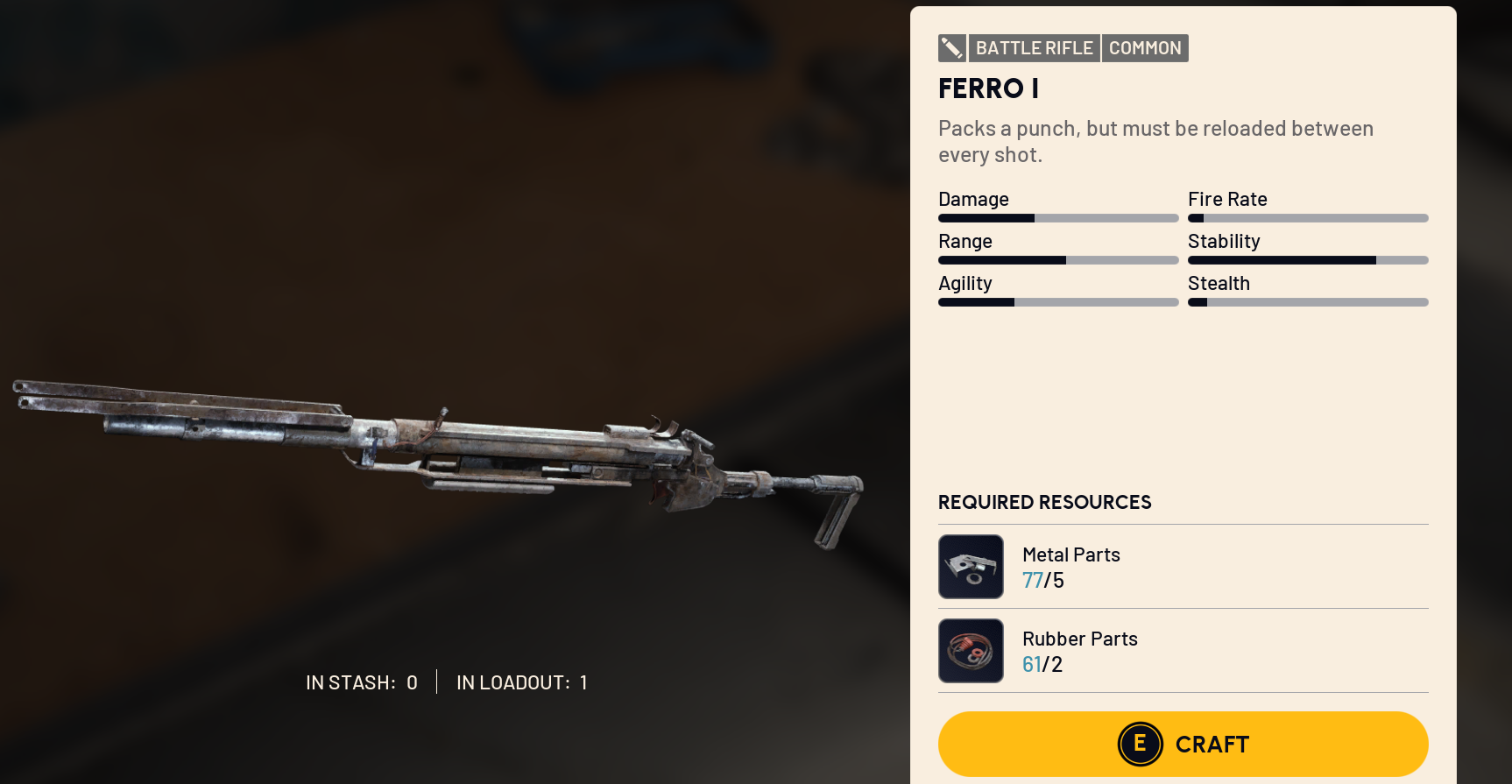Click the FERRO I weapon title

987,88
